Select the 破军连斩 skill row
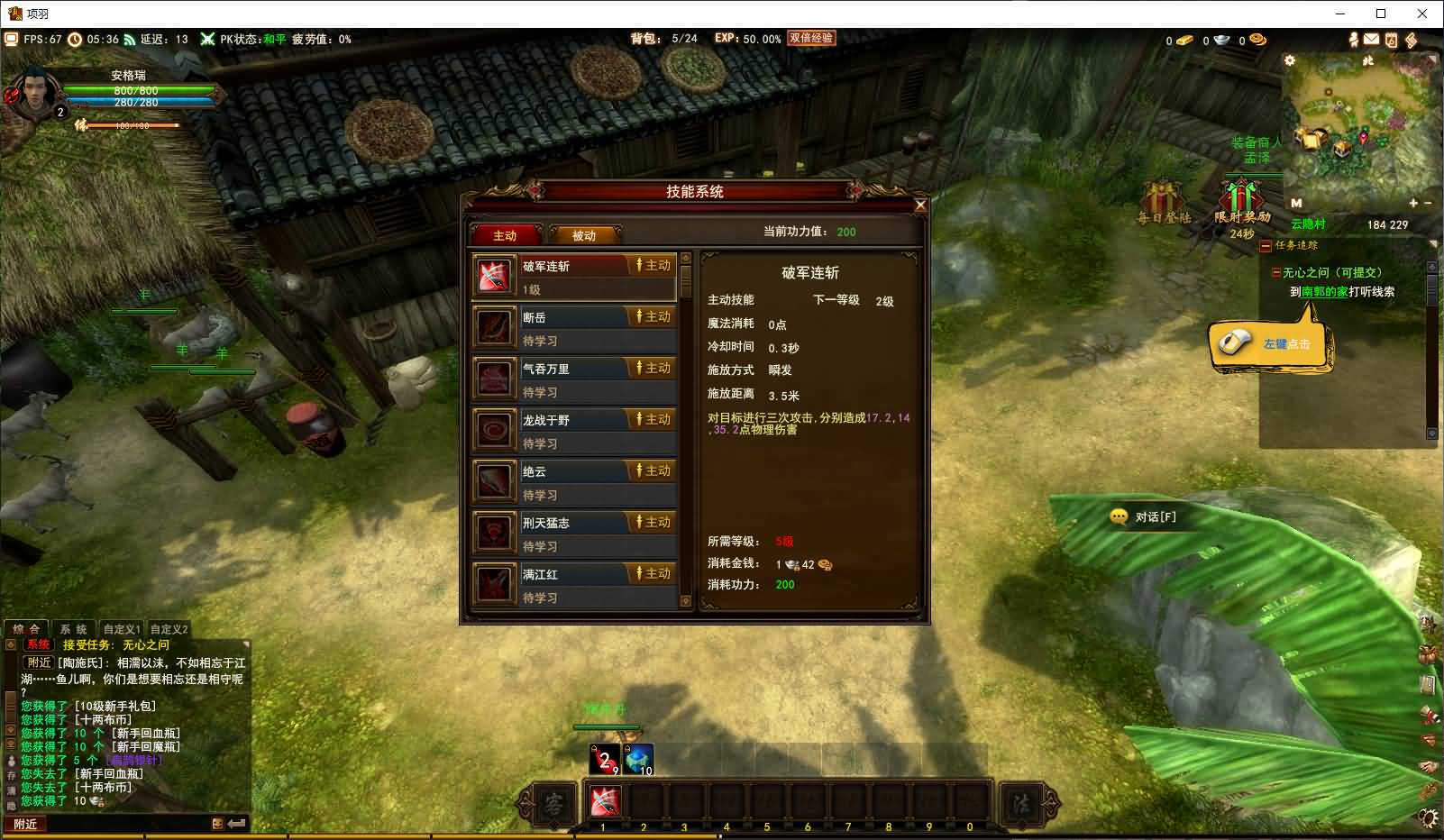 (574, 277)
